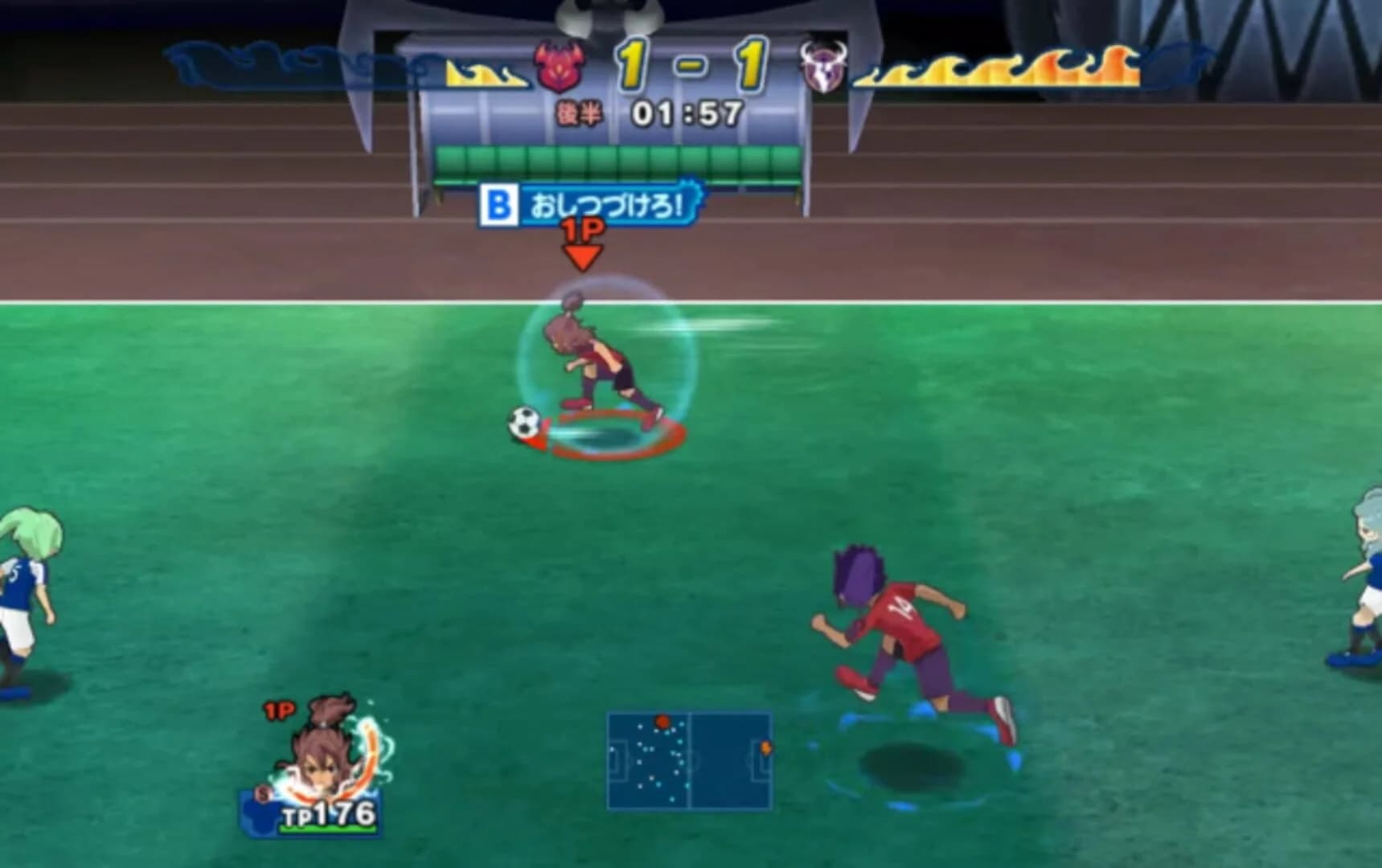Image resolution: width=1382 pixels, height=868 pixels.
Task: Expand the blue command prompt bubble
Action: coord(591,206)
